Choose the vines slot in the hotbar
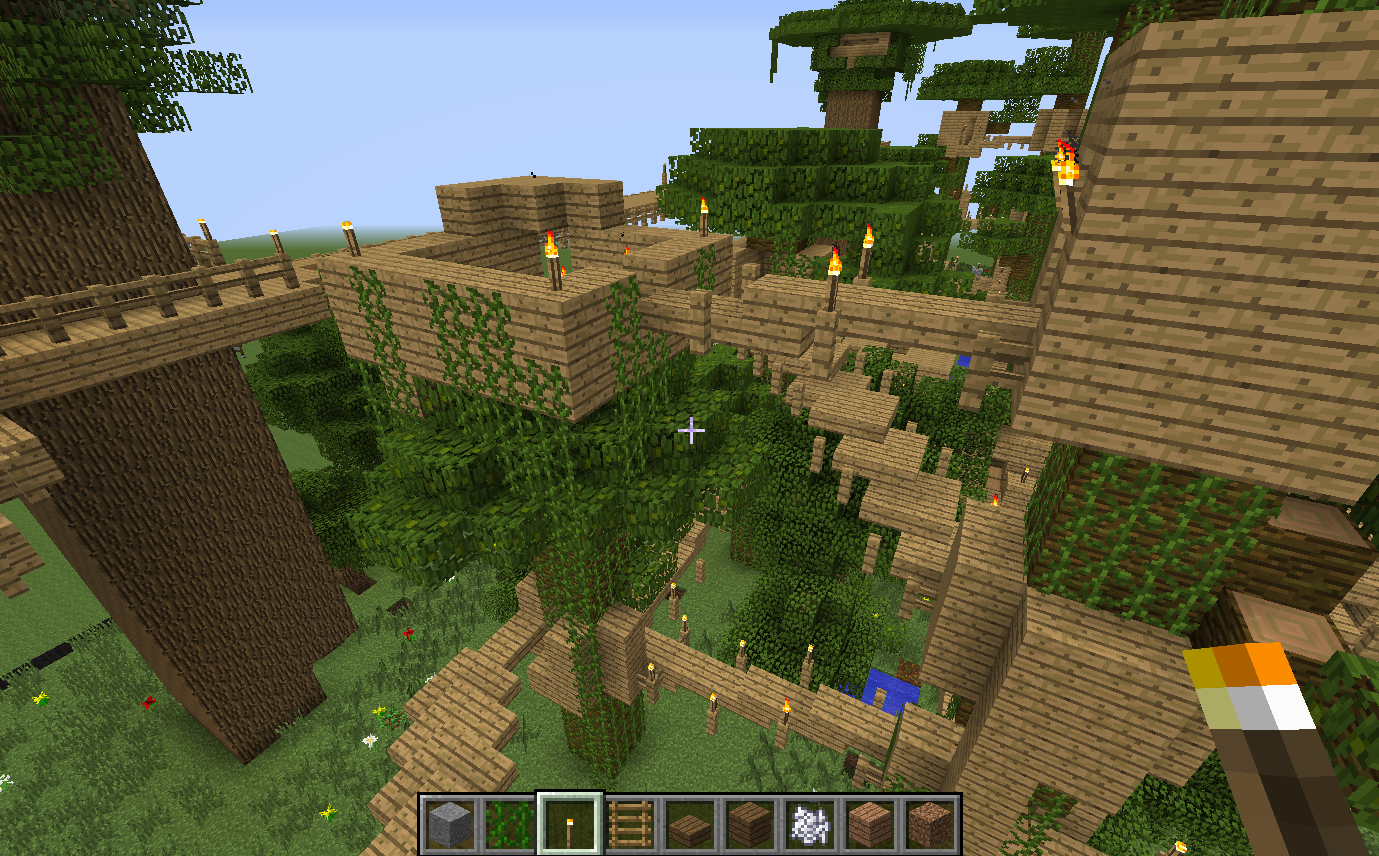 509,824
